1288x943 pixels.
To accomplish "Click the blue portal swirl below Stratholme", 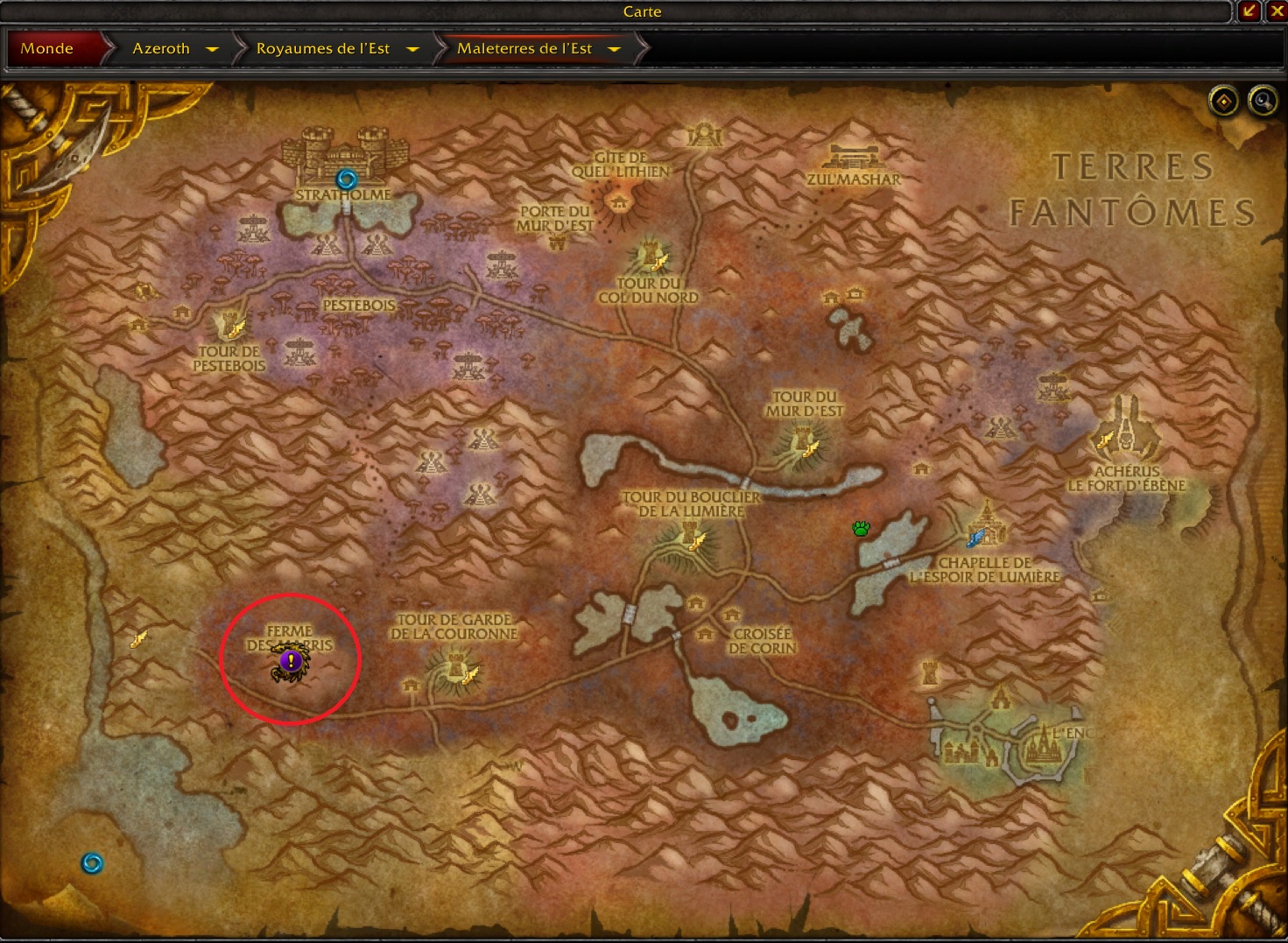I will [346, 177].
